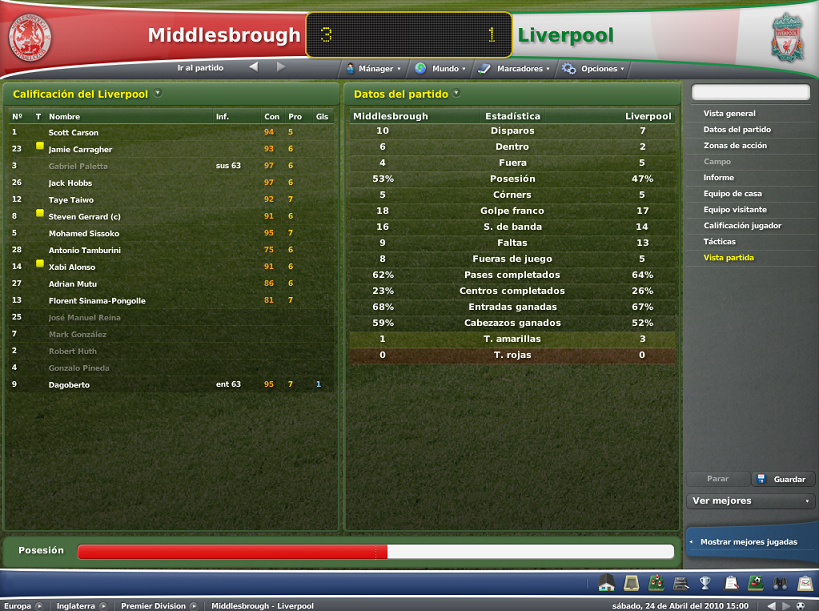819x611 pixels.
Task: Click the Liverpool club crest
Action: [x=788, y=37]
